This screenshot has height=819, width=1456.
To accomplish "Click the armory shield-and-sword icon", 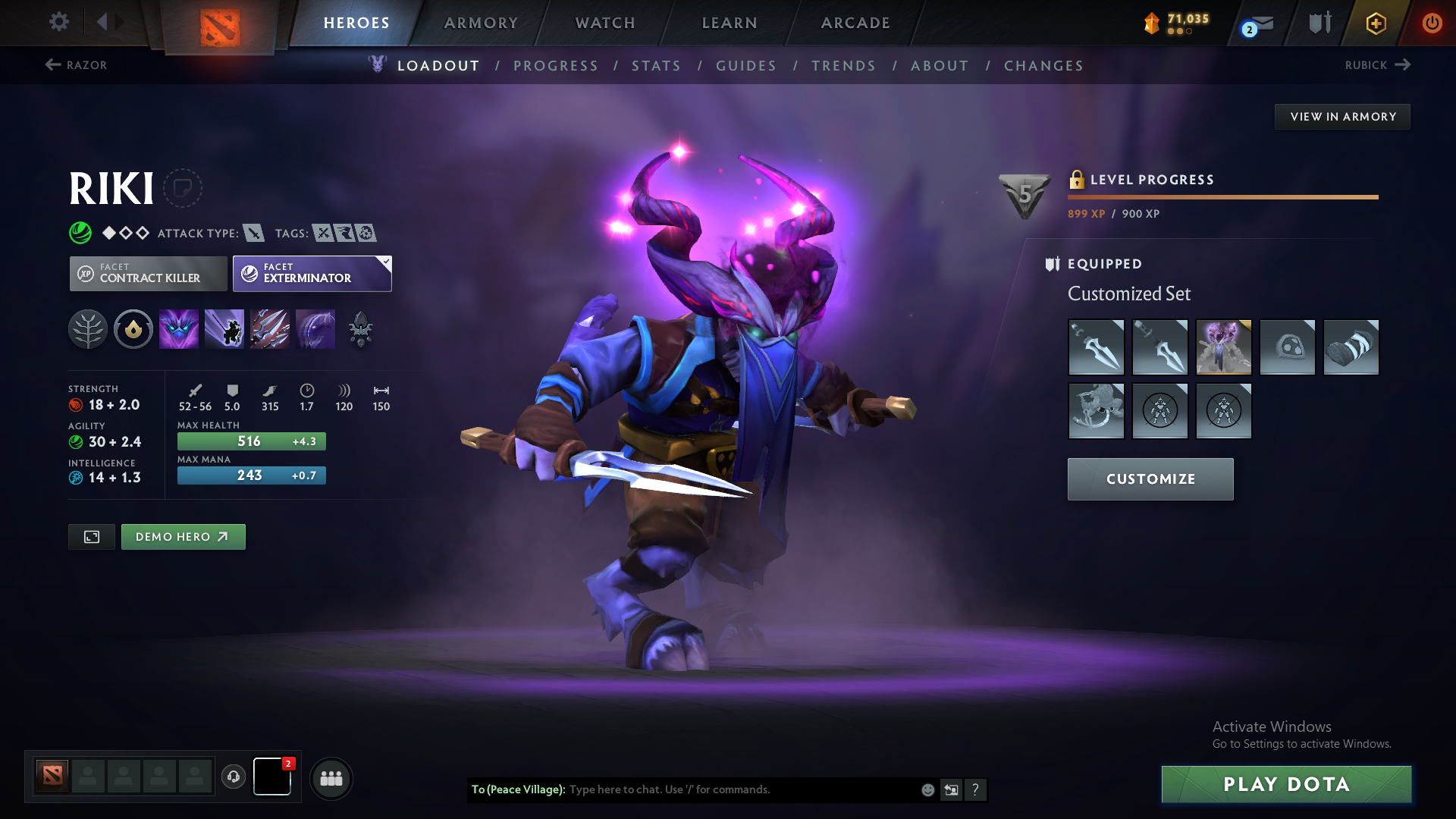I will tap(1319, 23).
